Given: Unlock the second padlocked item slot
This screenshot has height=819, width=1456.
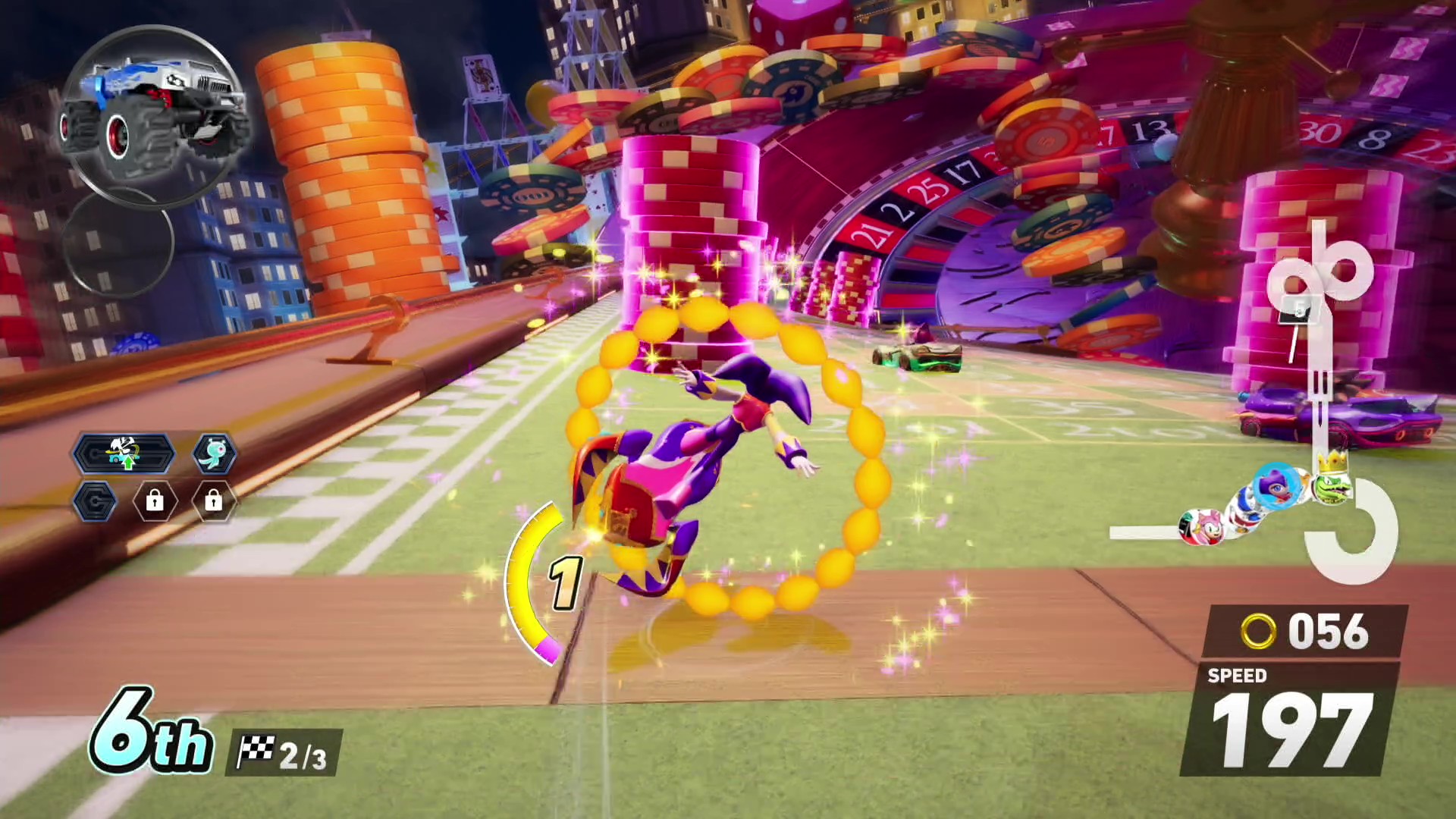Looking at the screenshot, I should 214,502.
